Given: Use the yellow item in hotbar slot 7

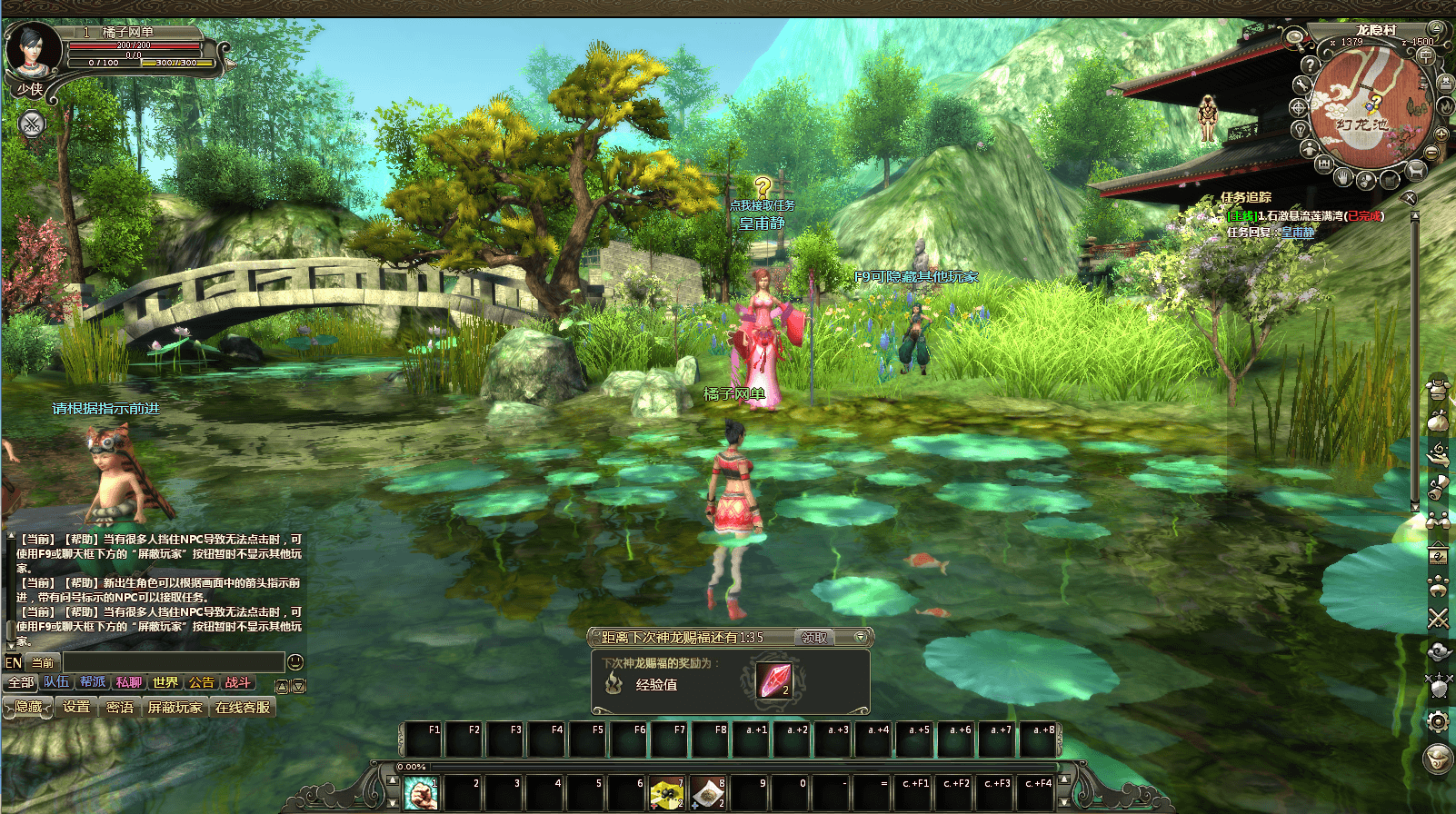Looking at the screenshot, I should pyautogui.click(x=666, y=793).
